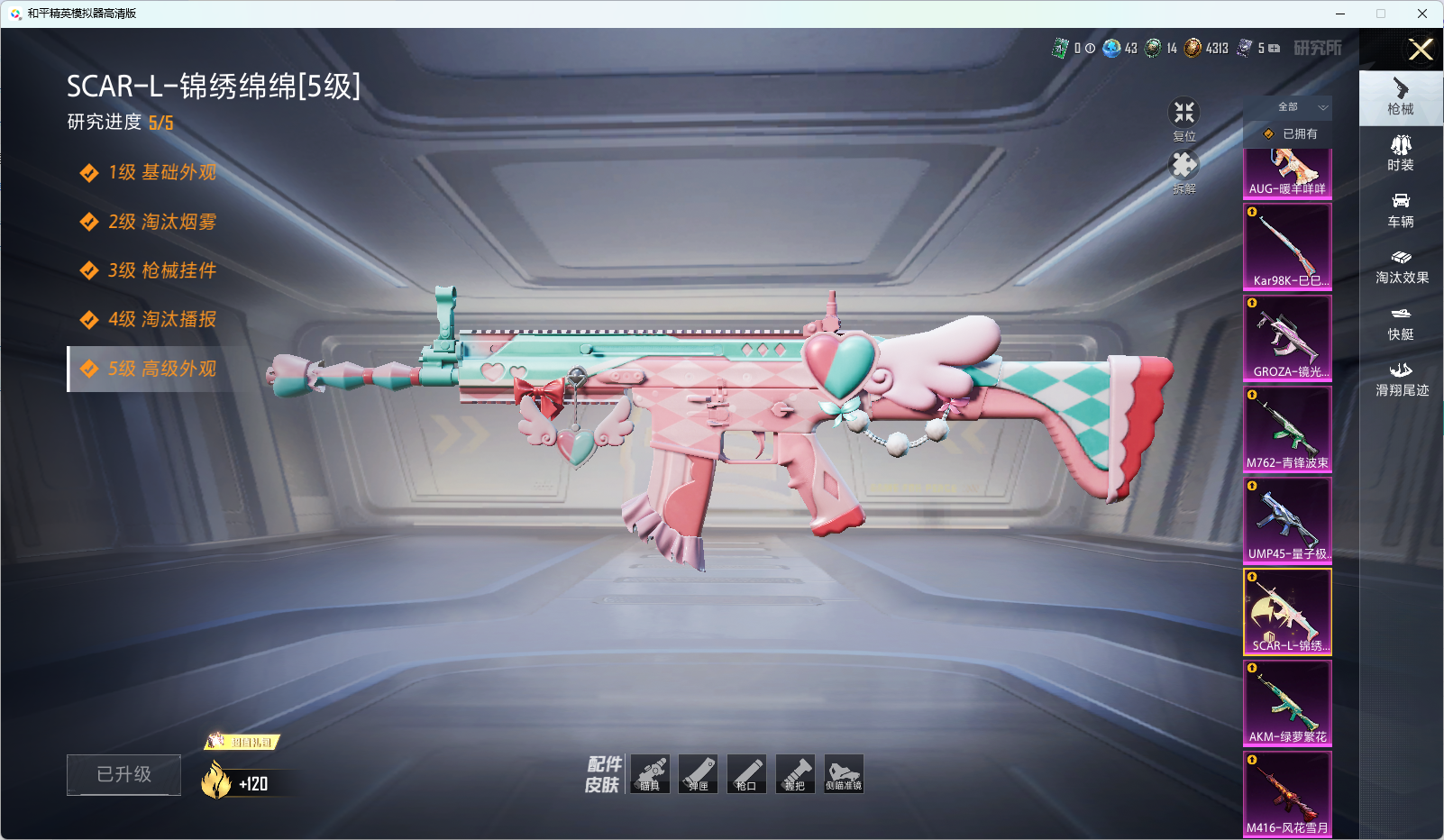Close the weapon research screen
1444x840 pixels.
click(x=1421, y=50)
